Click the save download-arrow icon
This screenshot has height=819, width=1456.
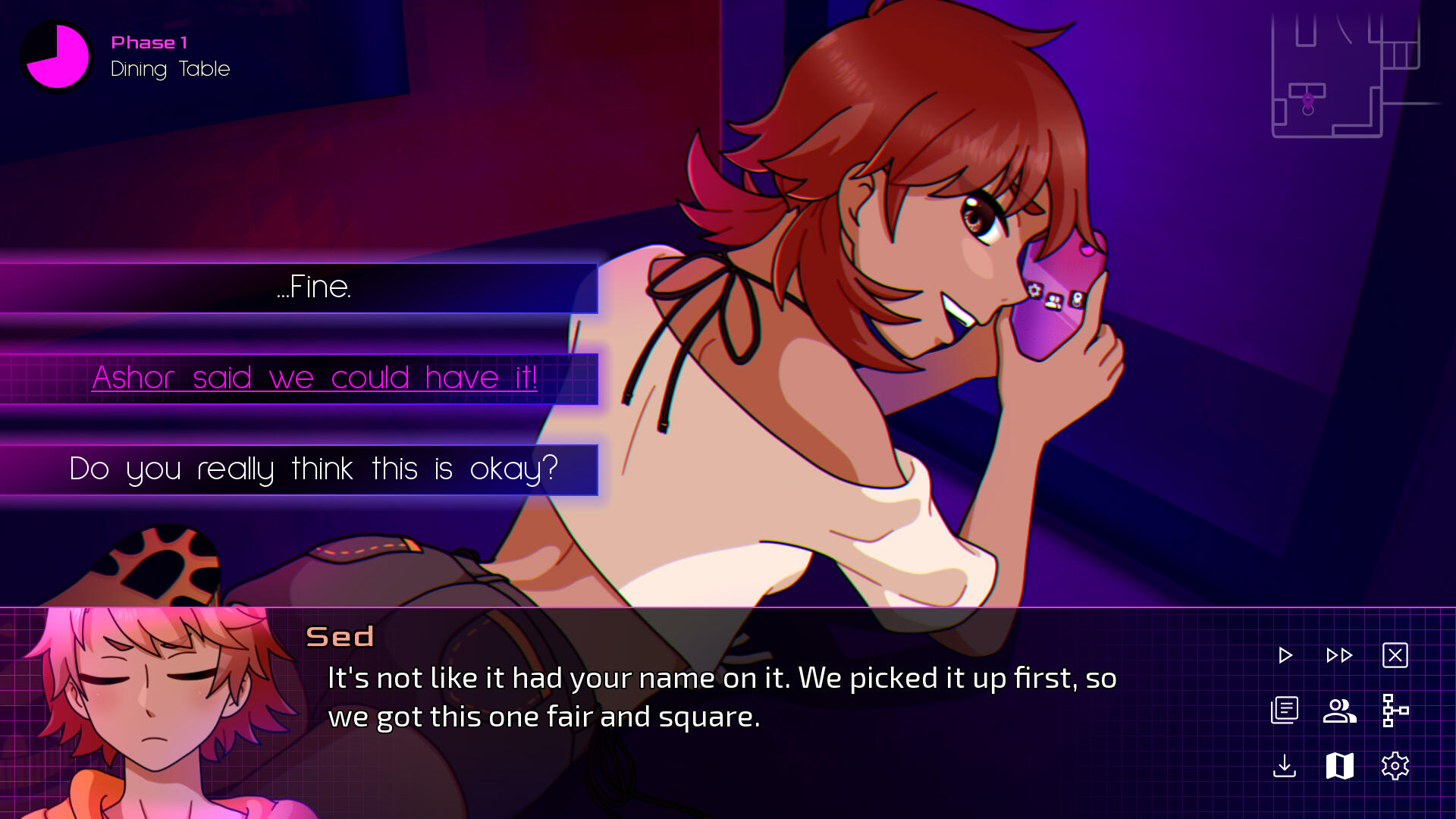1285,766
